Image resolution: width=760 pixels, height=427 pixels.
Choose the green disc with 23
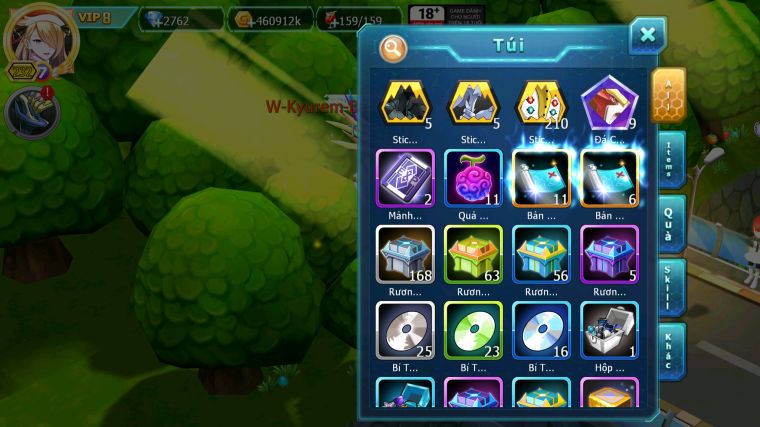(472, 331)
